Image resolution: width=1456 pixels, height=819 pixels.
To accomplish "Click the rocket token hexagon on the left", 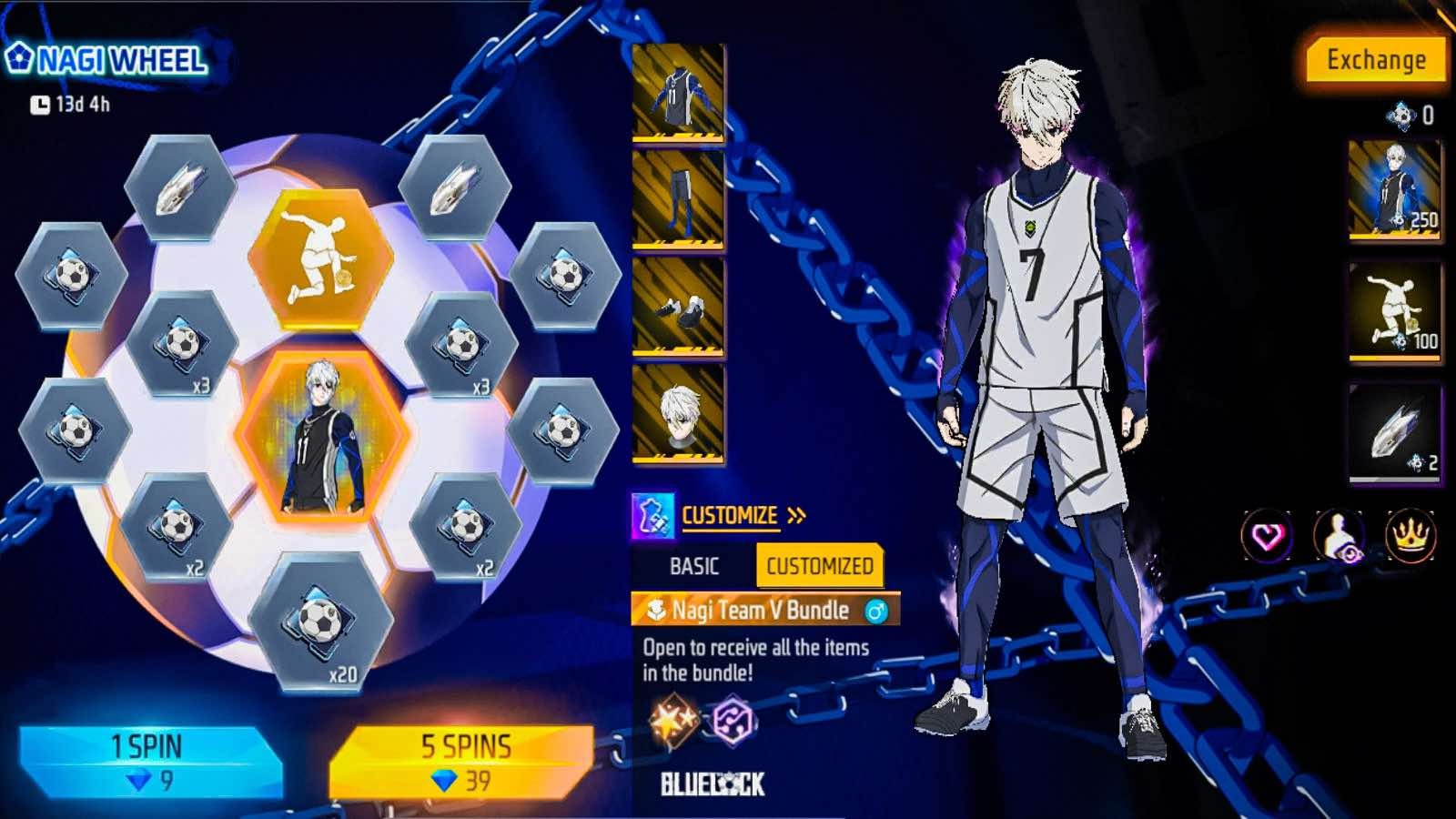I will click(x=173, y=187).
